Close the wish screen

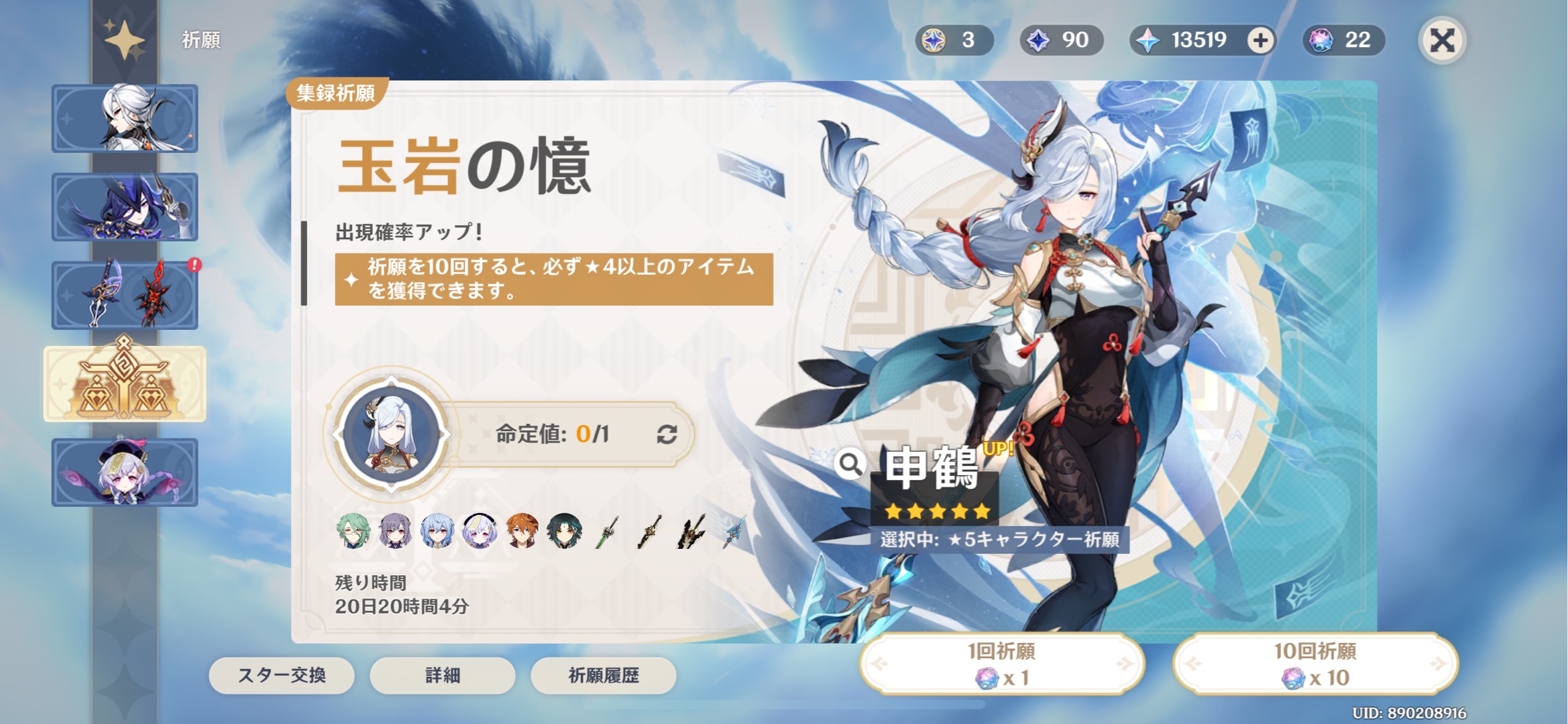point(1442,40)
